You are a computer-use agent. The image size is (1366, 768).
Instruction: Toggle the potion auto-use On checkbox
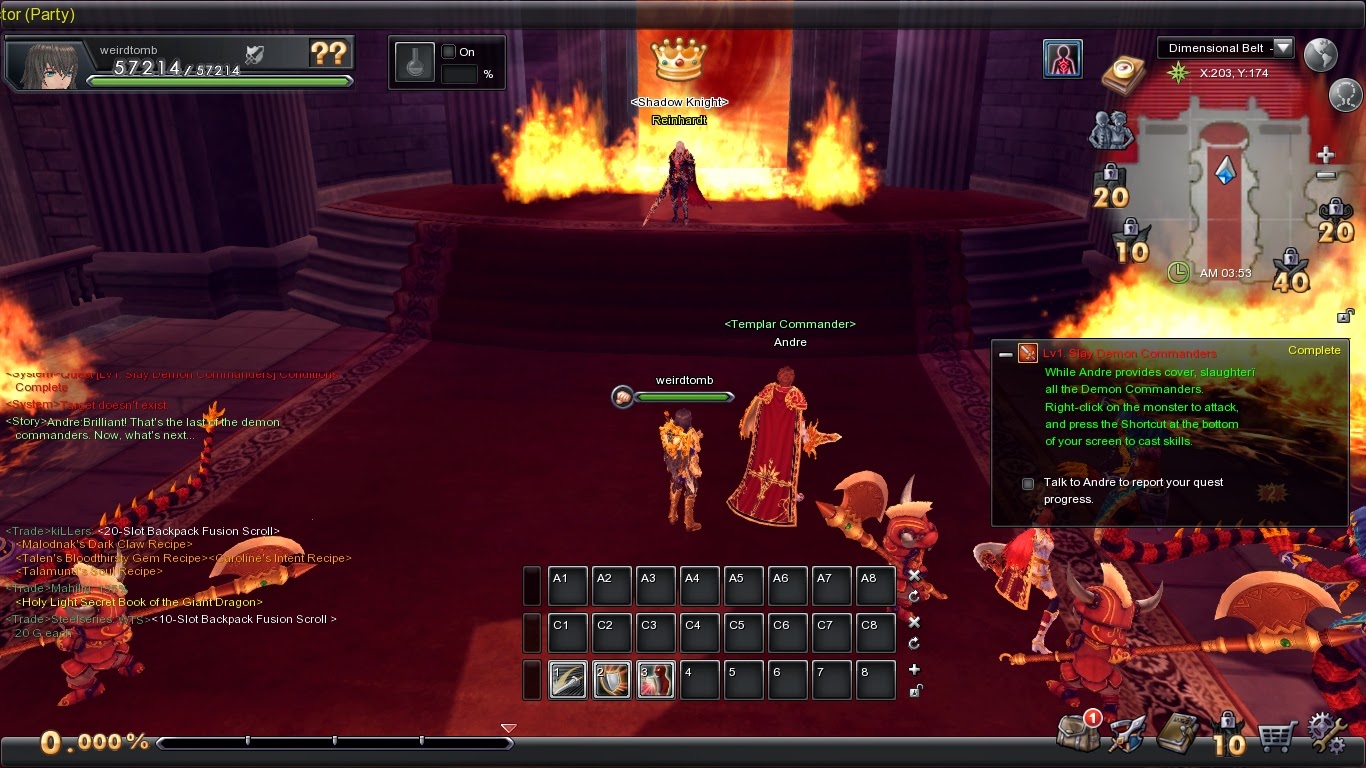(449, 52)
